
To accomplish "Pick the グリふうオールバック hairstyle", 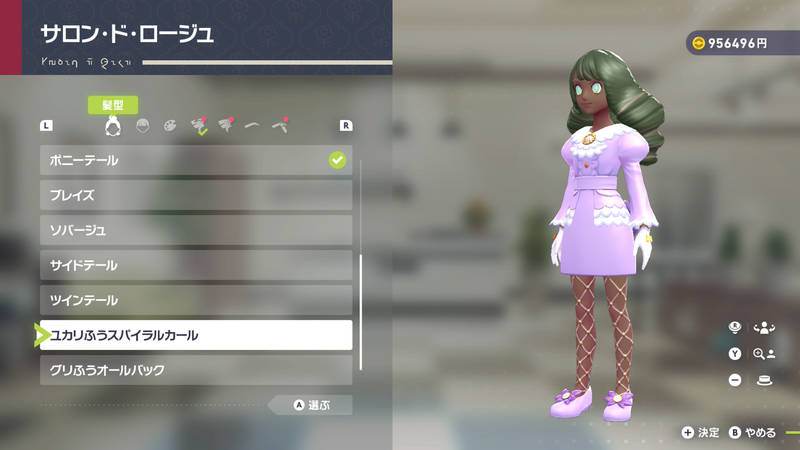I will [195, 370].
